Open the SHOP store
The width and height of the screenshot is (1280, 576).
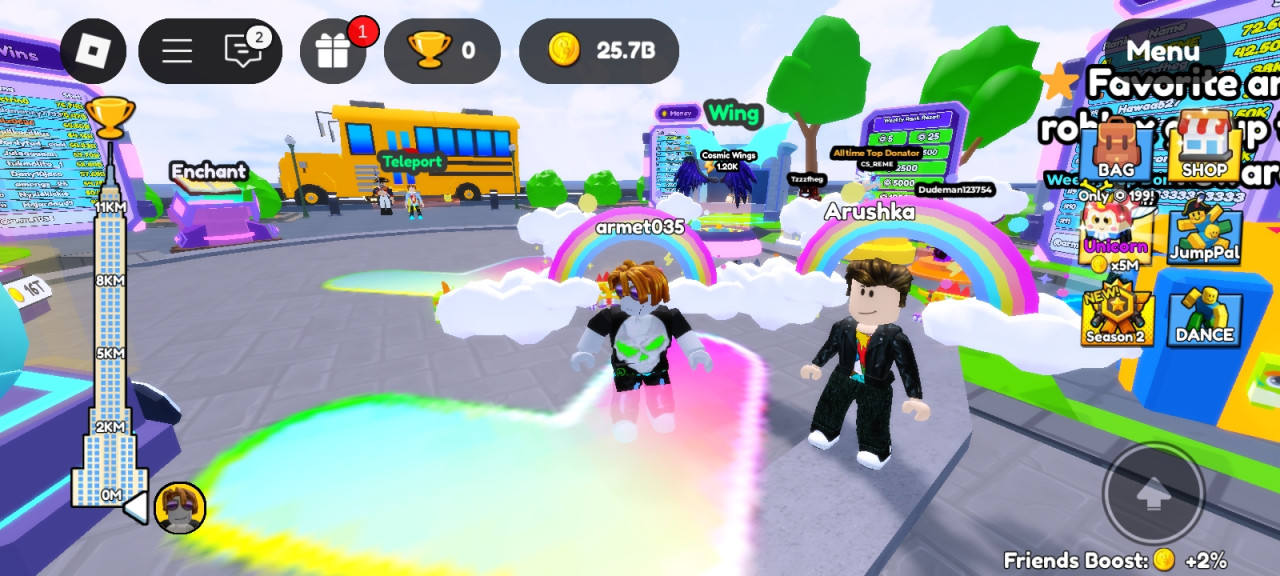(1204, 150)
